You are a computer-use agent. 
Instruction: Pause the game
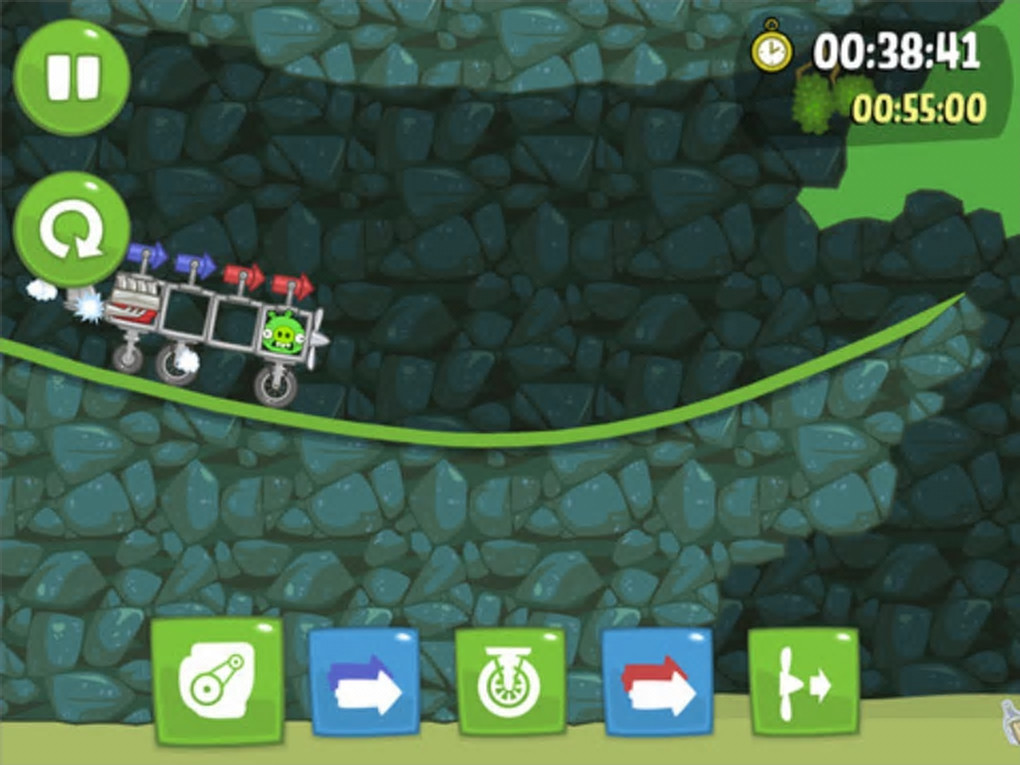pyautogui.click(x=72, y=77)
